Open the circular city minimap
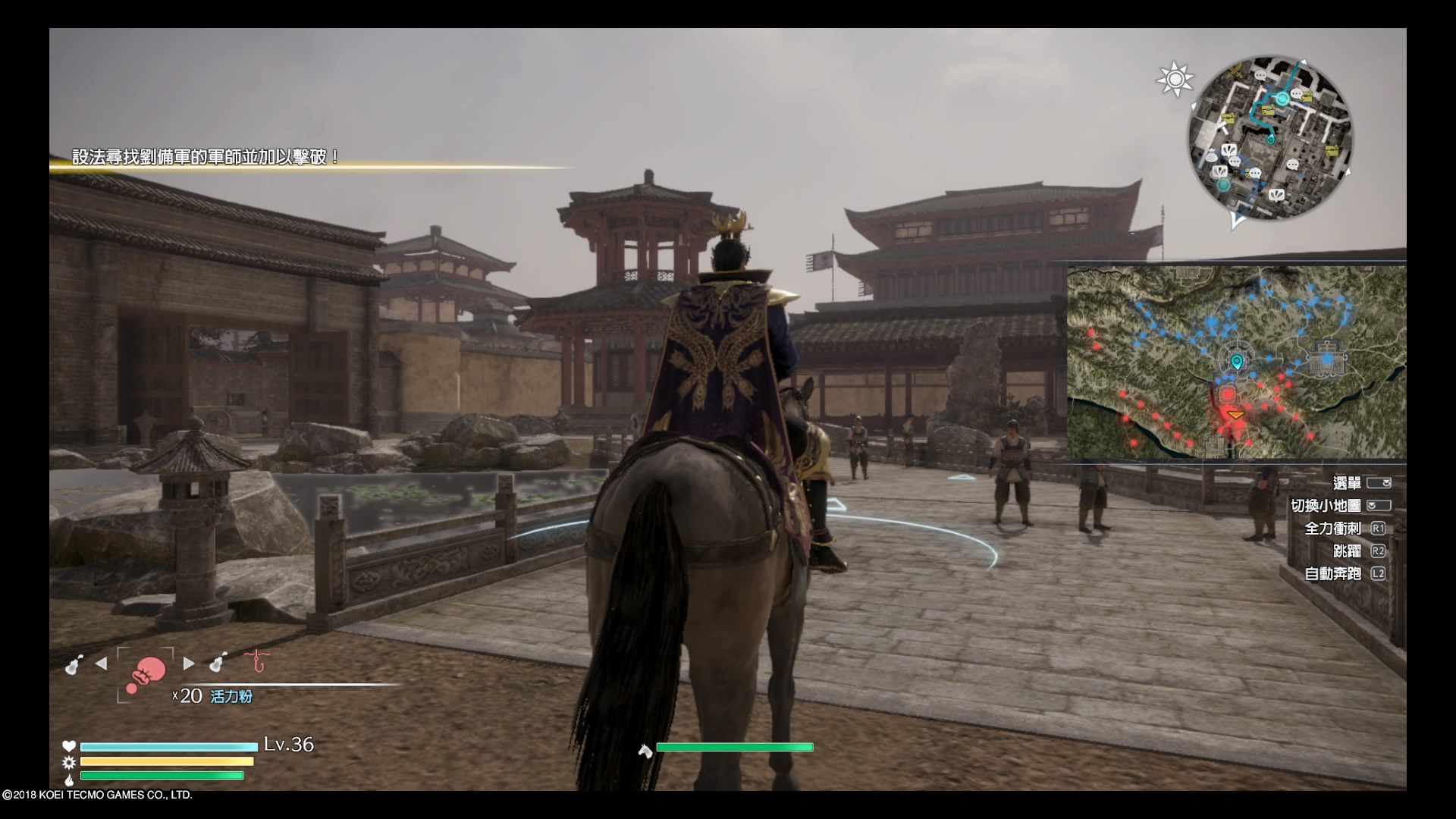This screenshot has height=819, width=1456. [x=1269, y=138]
